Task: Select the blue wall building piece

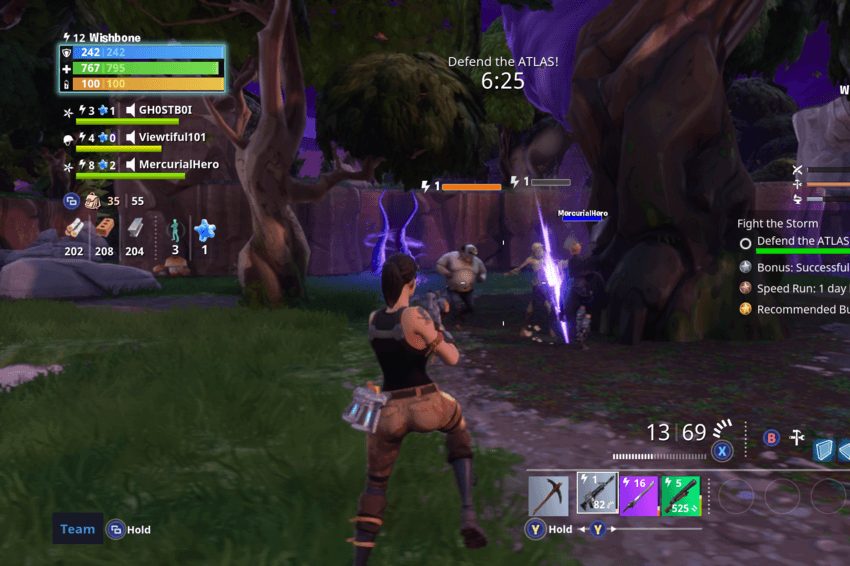Action: pos(822,450)
